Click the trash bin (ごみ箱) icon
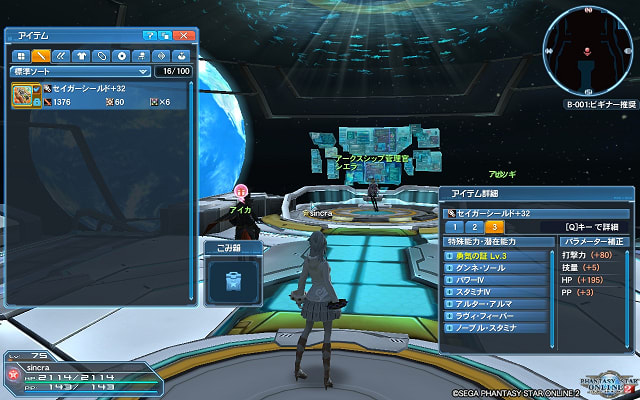640x400 pixels. point(232,279)
